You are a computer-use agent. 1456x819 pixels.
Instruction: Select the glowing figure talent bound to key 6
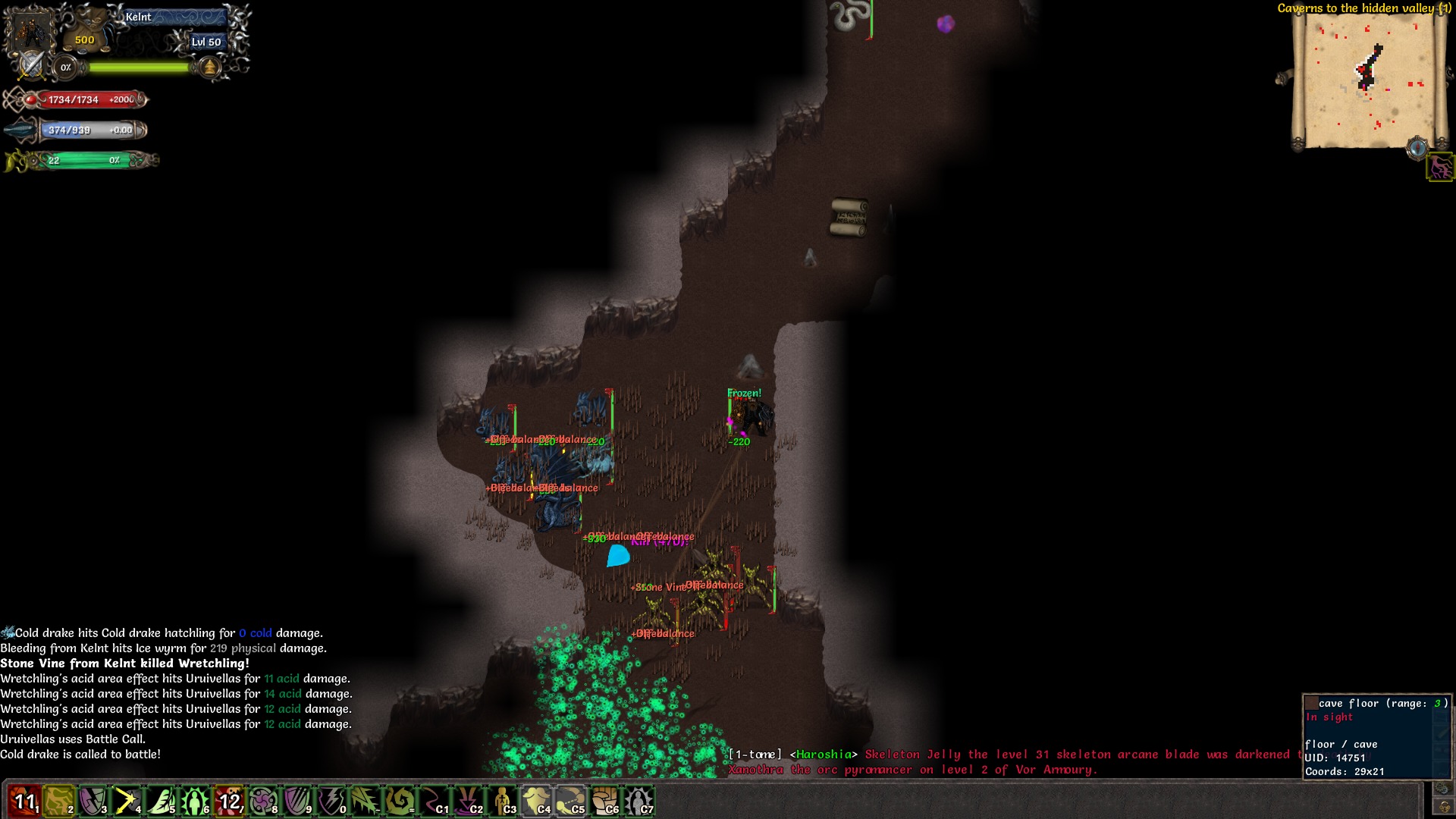pos(195,800)
